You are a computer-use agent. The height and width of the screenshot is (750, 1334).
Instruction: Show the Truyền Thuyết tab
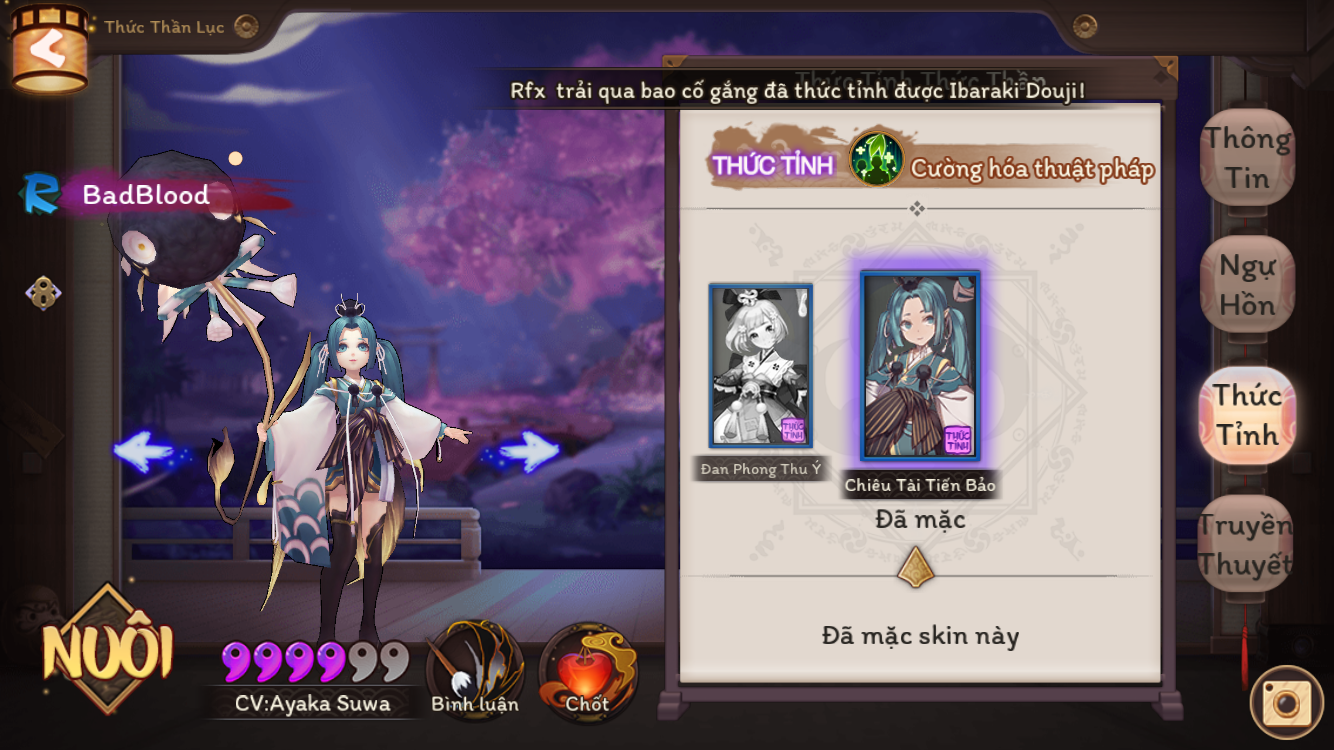1245,544
